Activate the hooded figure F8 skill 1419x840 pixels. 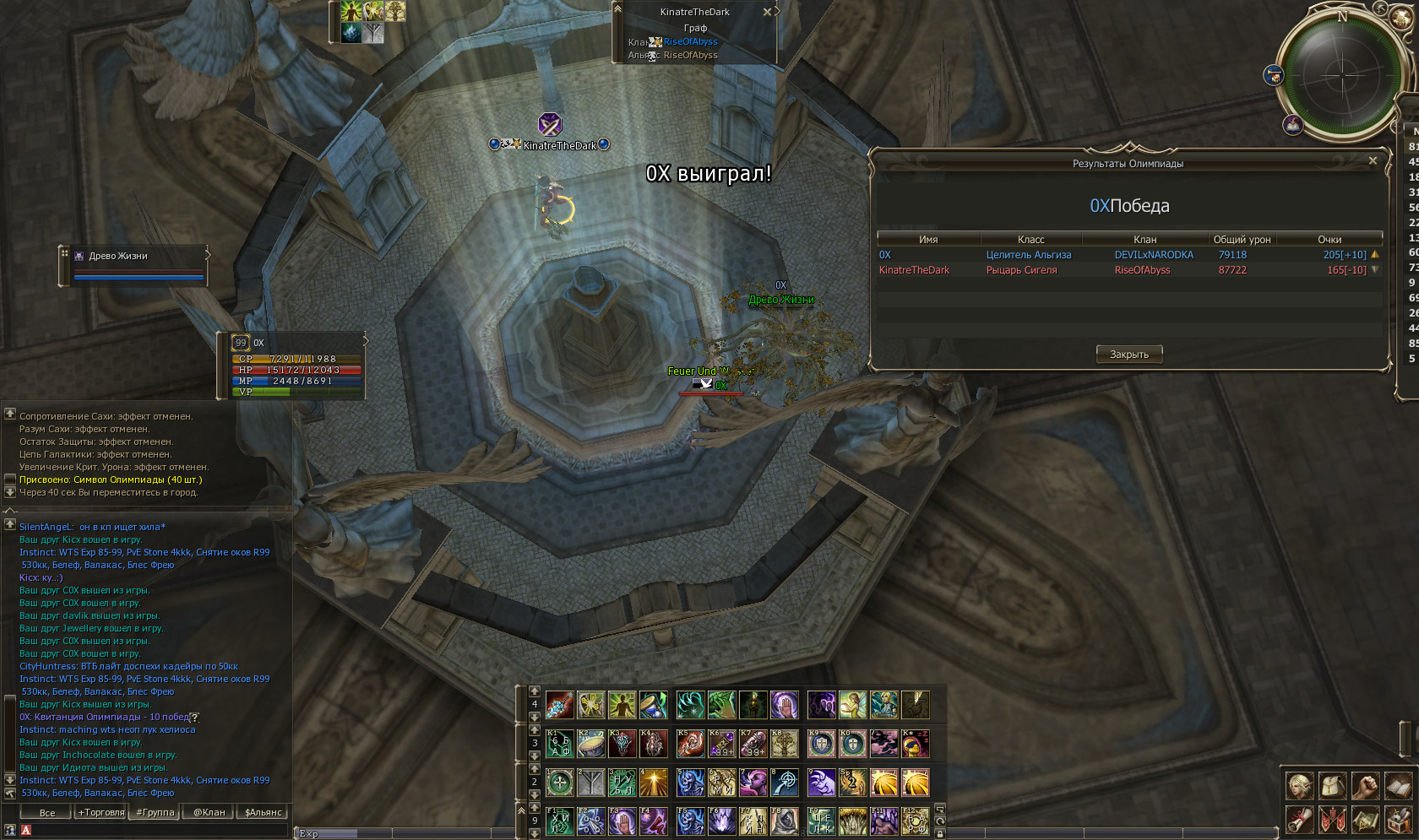(784, 821)
